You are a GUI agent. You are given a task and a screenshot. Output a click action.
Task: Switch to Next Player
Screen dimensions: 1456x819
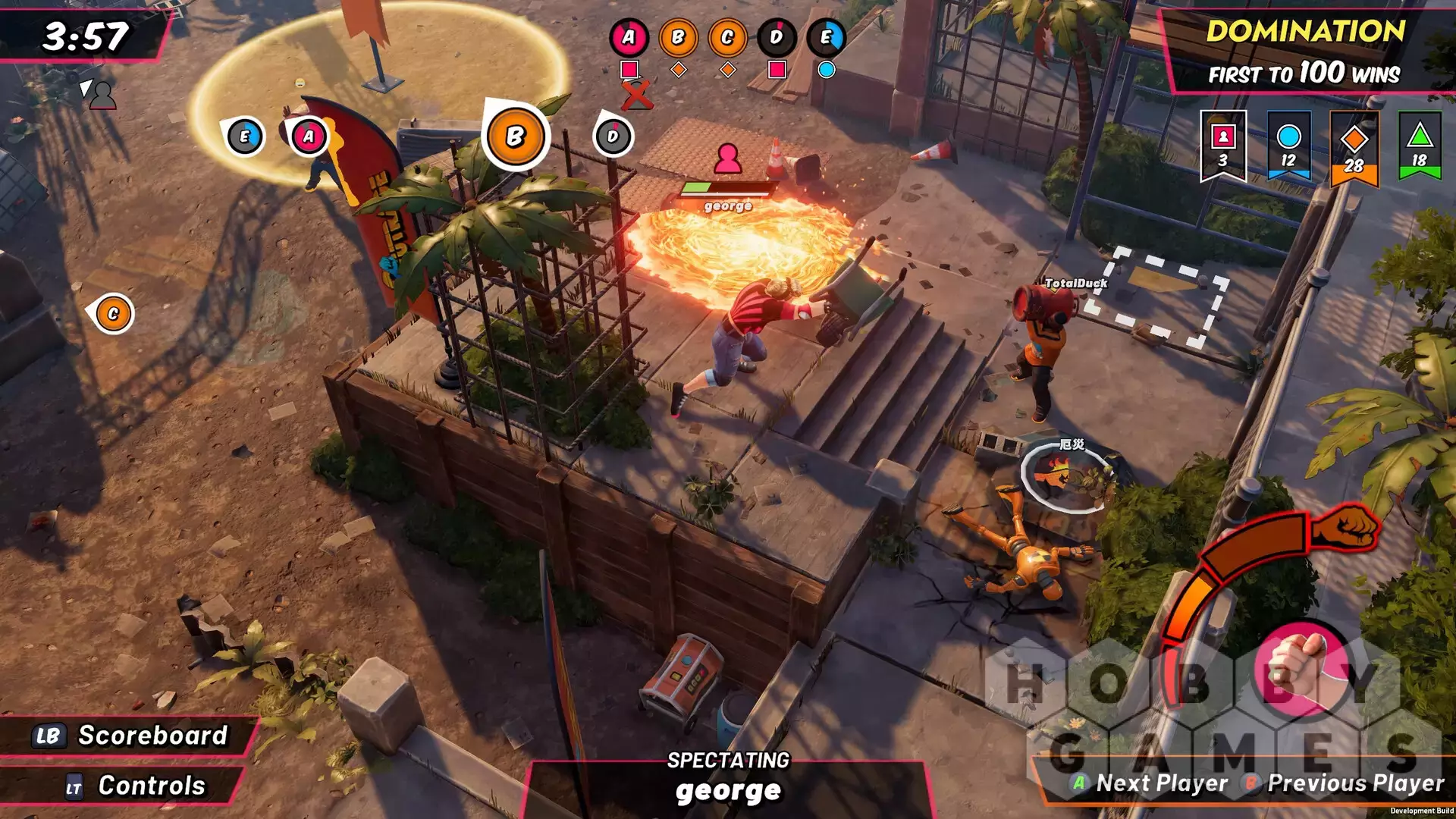coord(1150,783)
